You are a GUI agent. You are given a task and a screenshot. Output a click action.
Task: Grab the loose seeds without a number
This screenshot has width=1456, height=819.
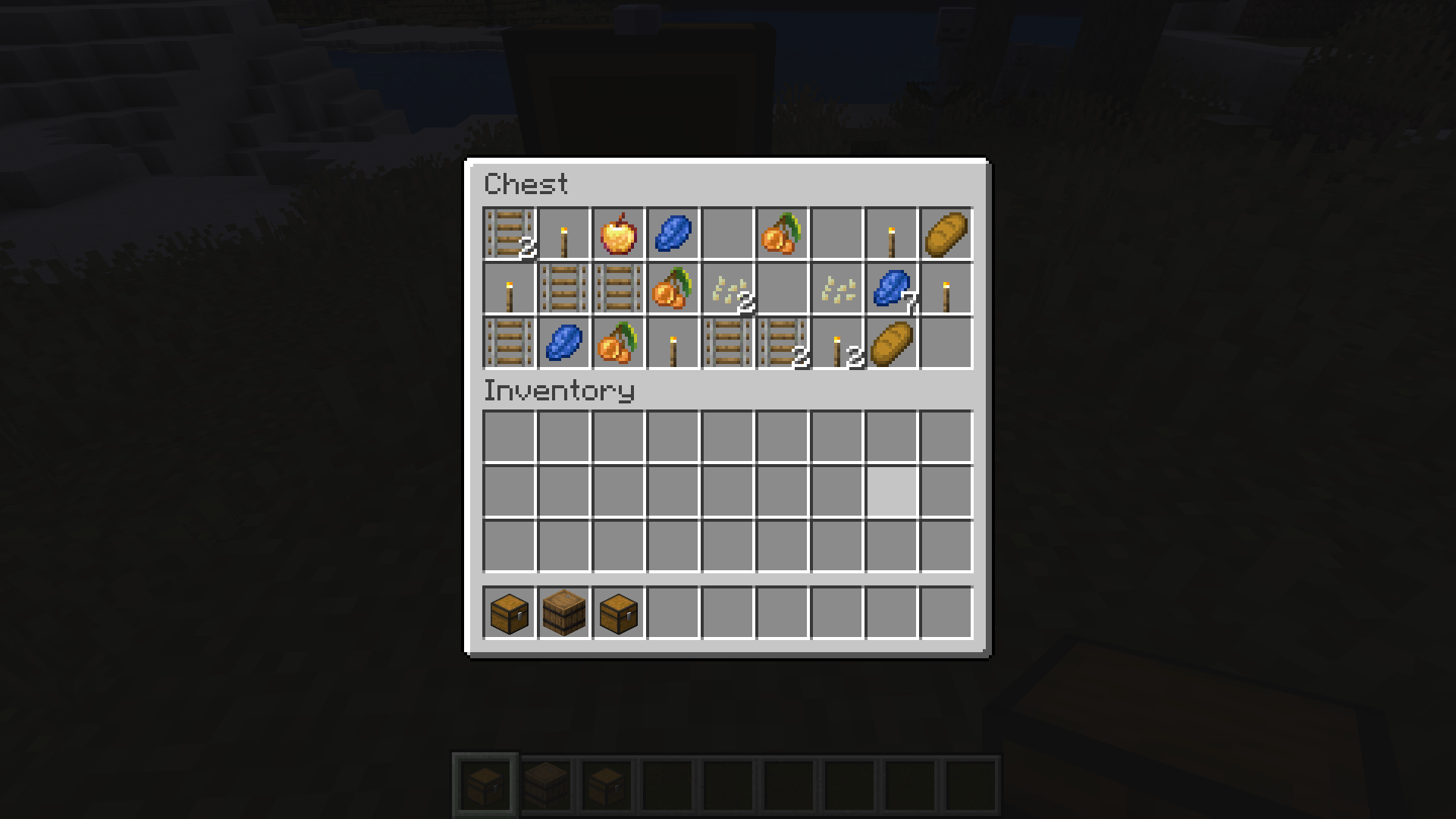836,289
